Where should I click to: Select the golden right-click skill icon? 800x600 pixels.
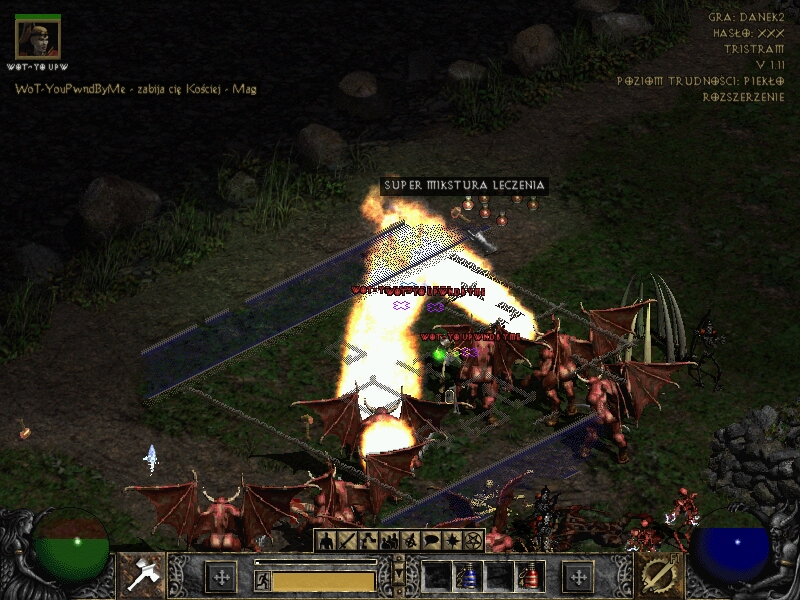[x=659, y=575]
